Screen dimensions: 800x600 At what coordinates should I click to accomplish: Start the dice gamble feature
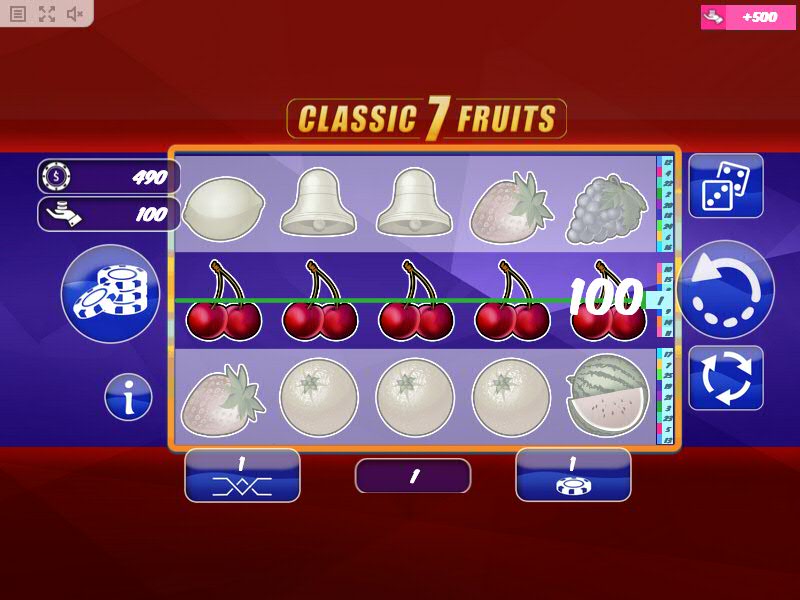(x=725, y=186)
